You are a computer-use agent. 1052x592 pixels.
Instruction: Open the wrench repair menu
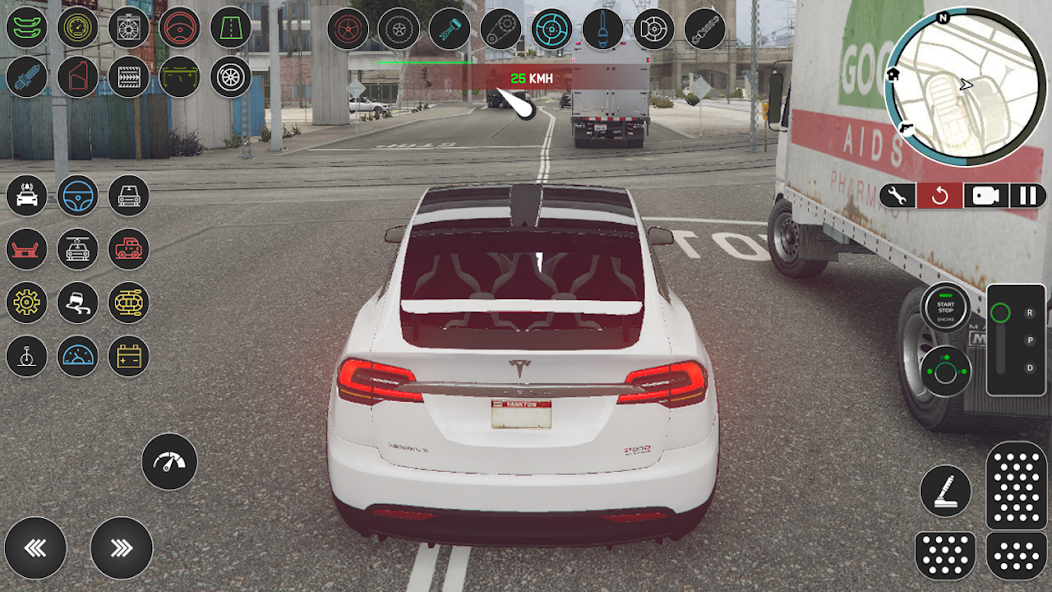point(898,195)
